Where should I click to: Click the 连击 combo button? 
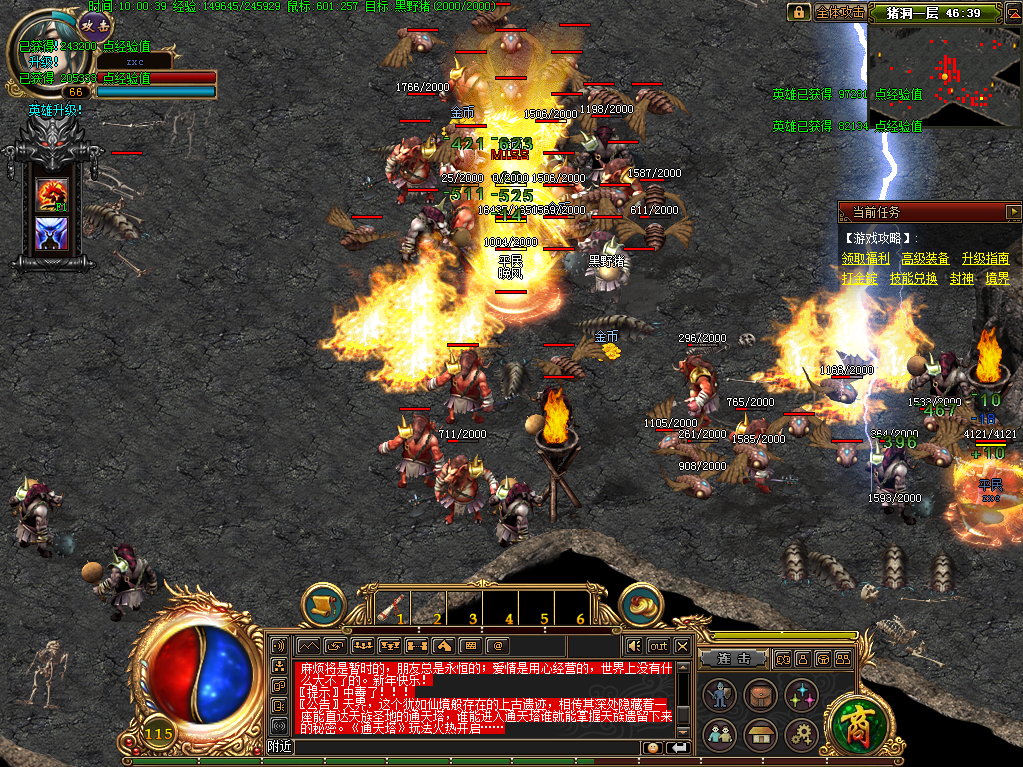[739, 658]
